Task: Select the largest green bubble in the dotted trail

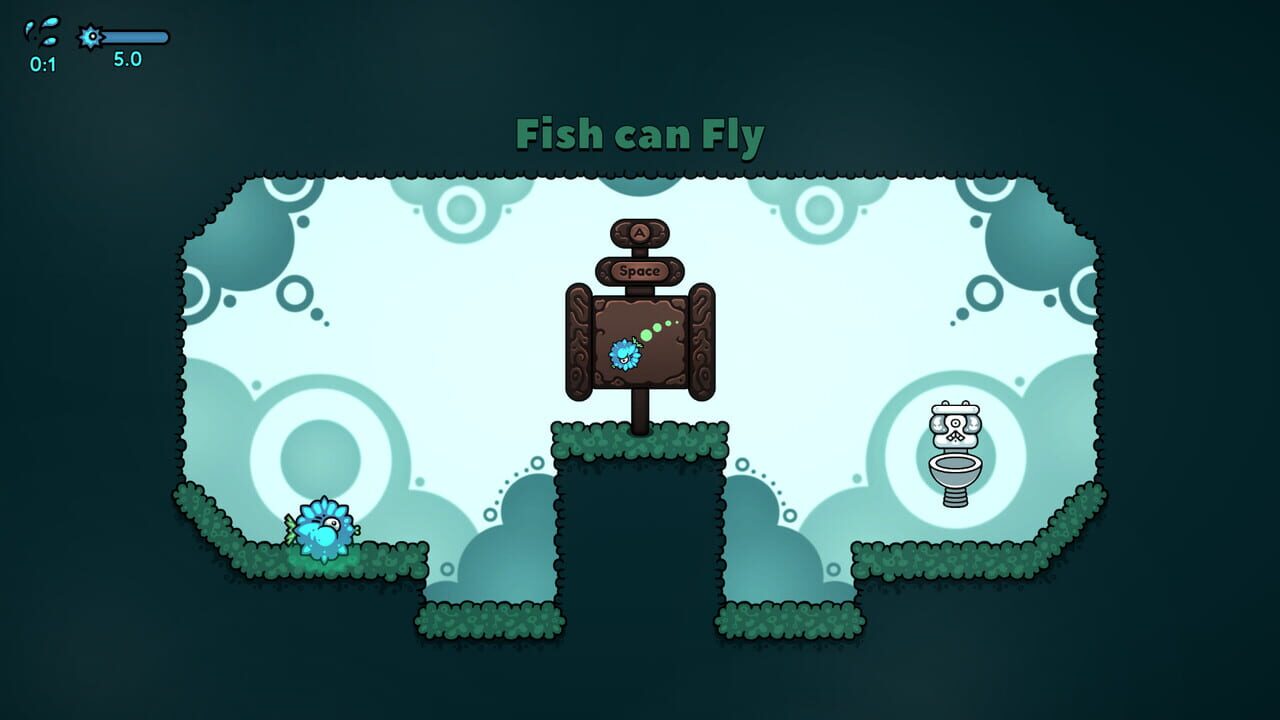Action: (x=647, y=333)
